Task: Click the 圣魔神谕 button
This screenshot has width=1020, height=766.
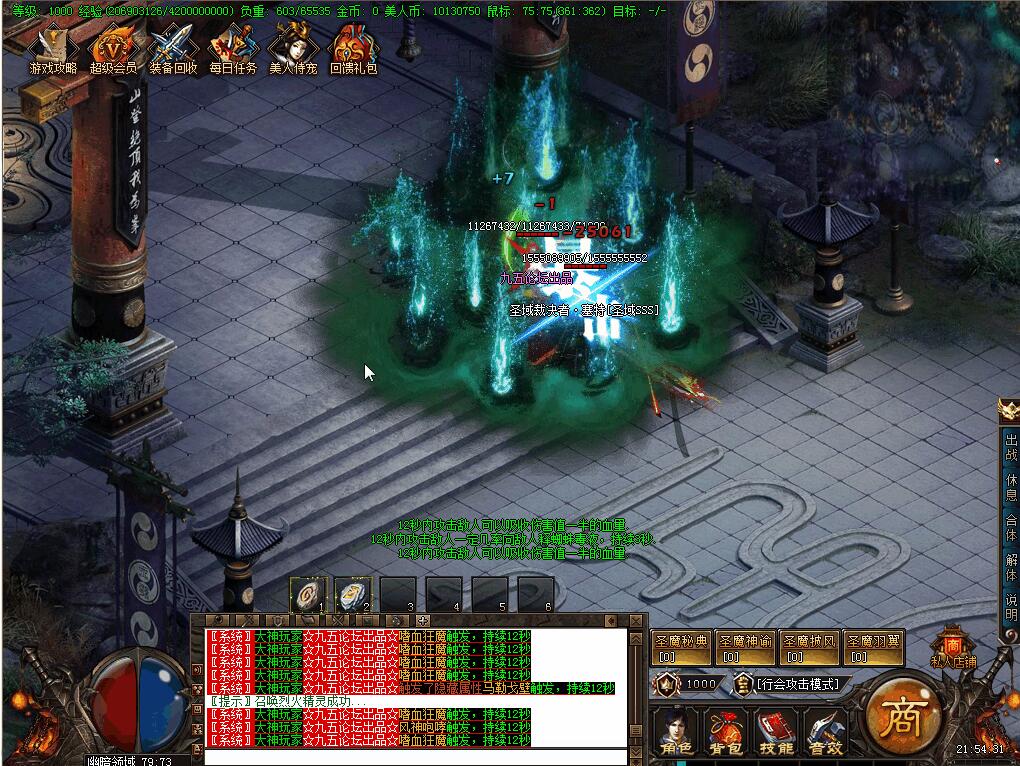Action: click(745, 648)
